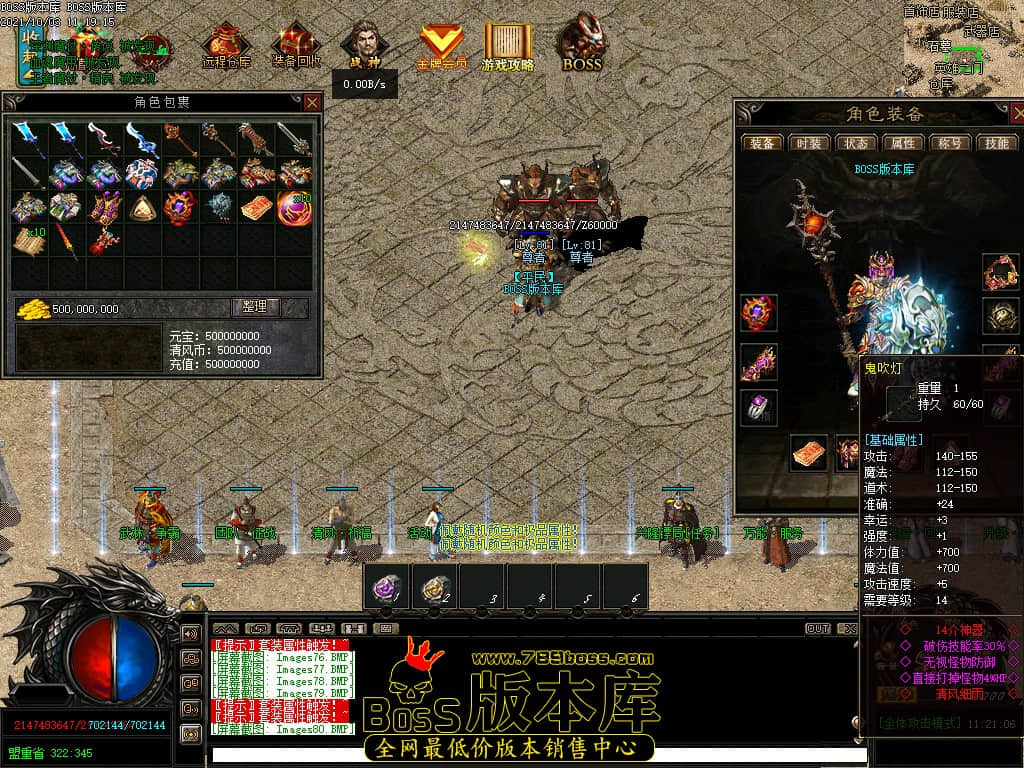Image resolution: width=1024 pixels, height=768 pixels.
Task: Open the 装备回收 equipment recycle menu
Action: coord(296,46)
